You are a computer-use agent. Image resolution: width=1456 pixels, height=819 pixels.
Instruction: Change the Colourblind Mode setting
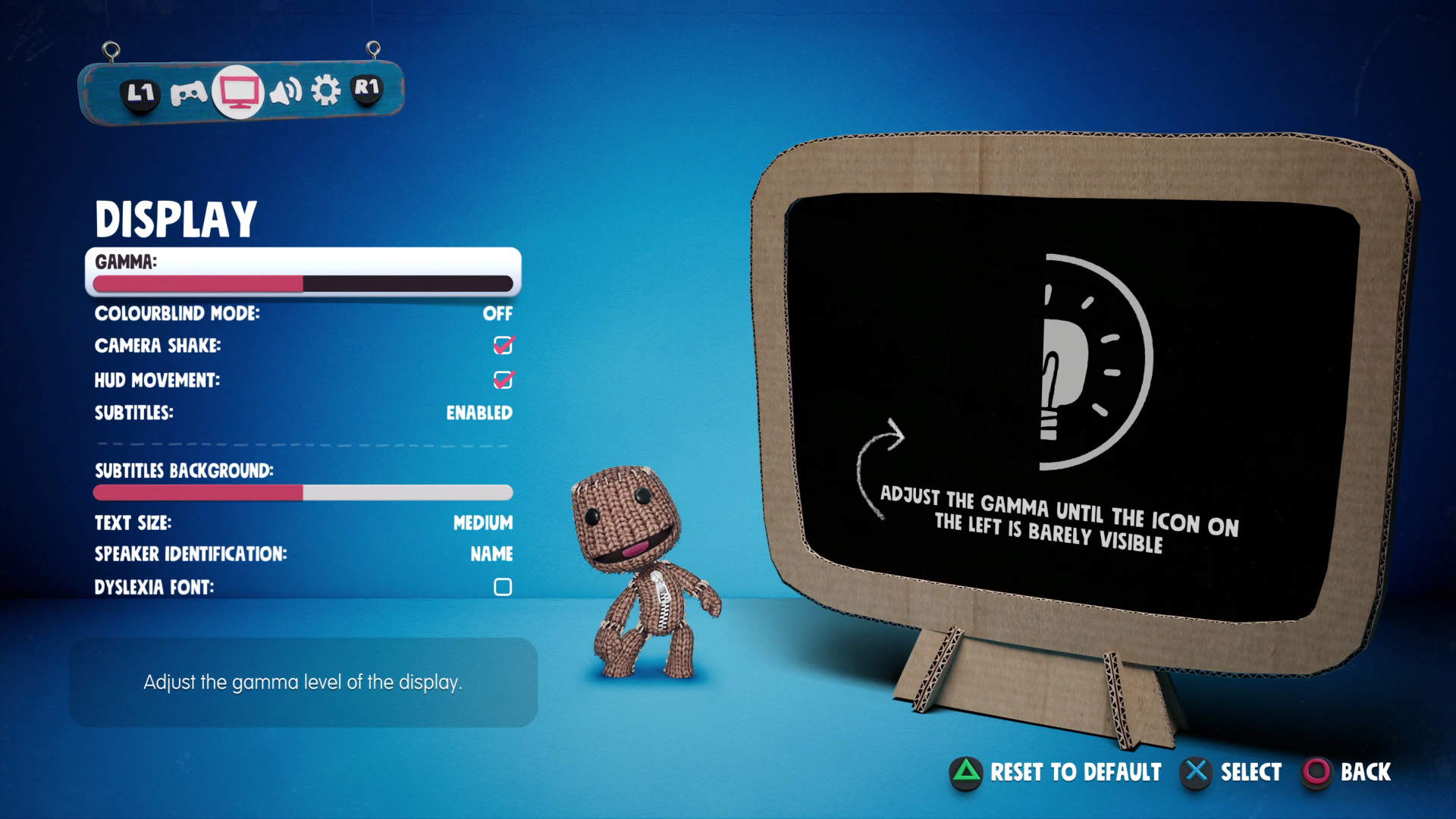(497, 313)
